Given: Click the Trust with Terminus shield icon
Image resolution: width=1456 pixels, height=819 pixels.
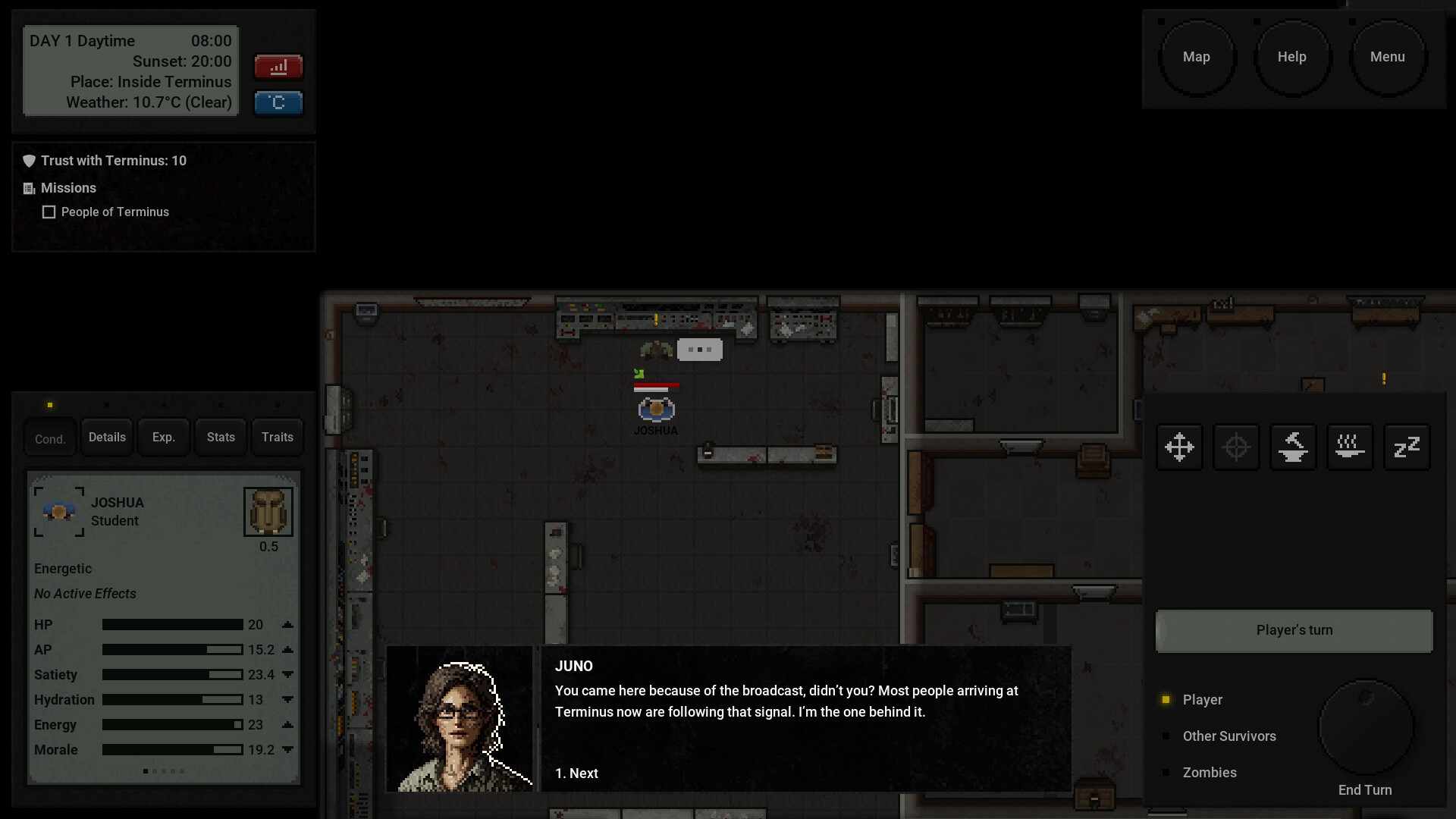Looking at the screenshot, I should 29,160.
